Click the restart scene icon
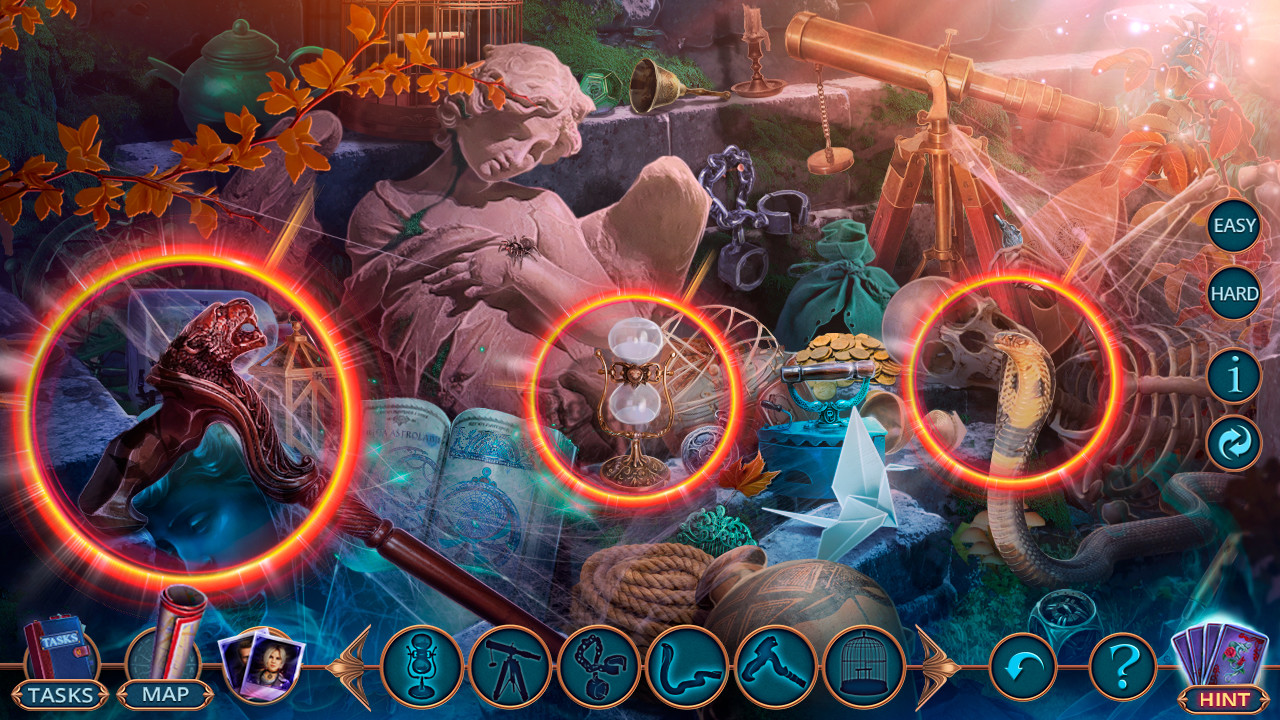1280x720 pixels. (1237, 440)
